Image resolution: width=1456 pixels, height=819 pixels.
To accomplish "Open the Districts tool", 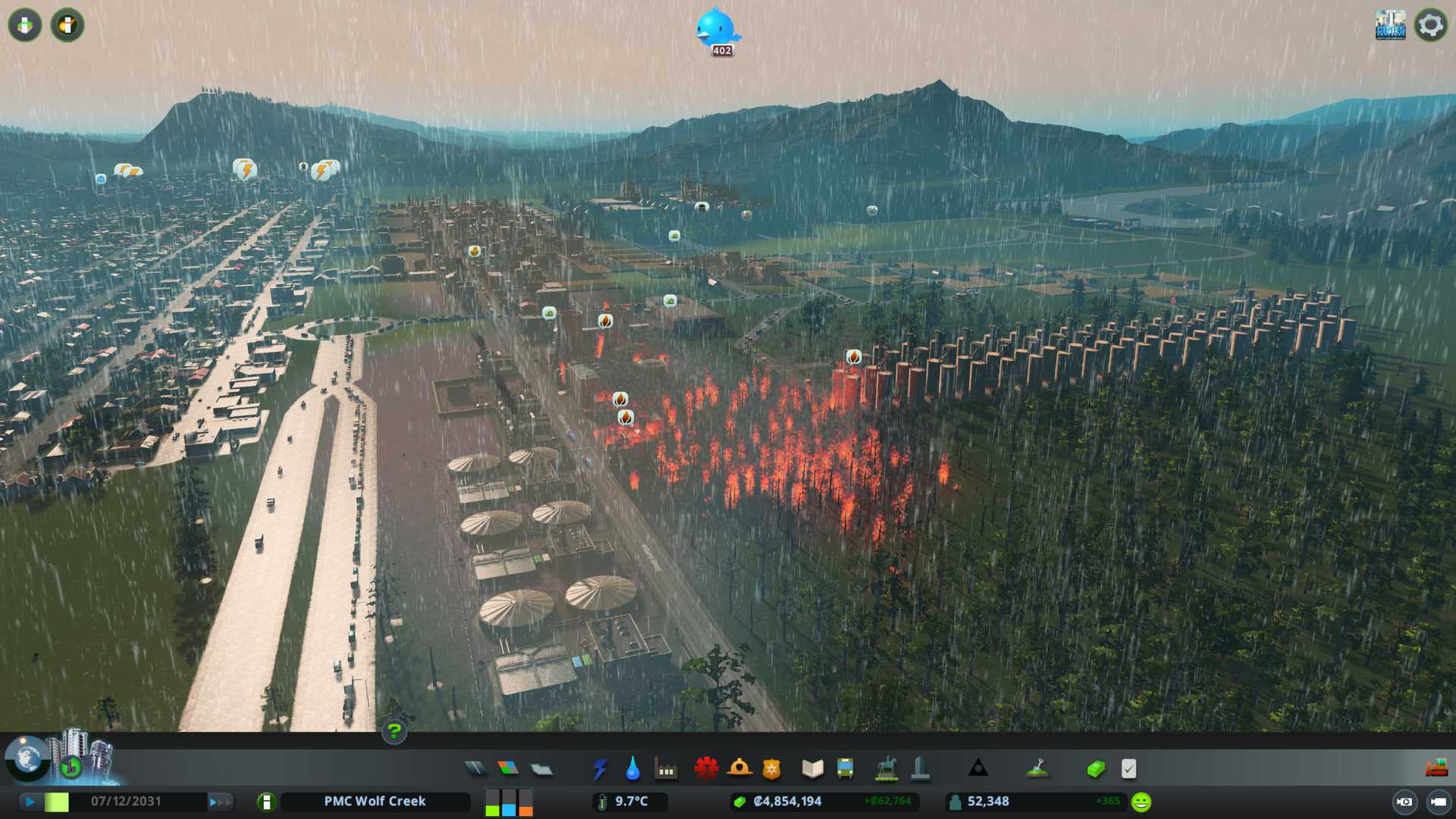I will tap(541, 769).
